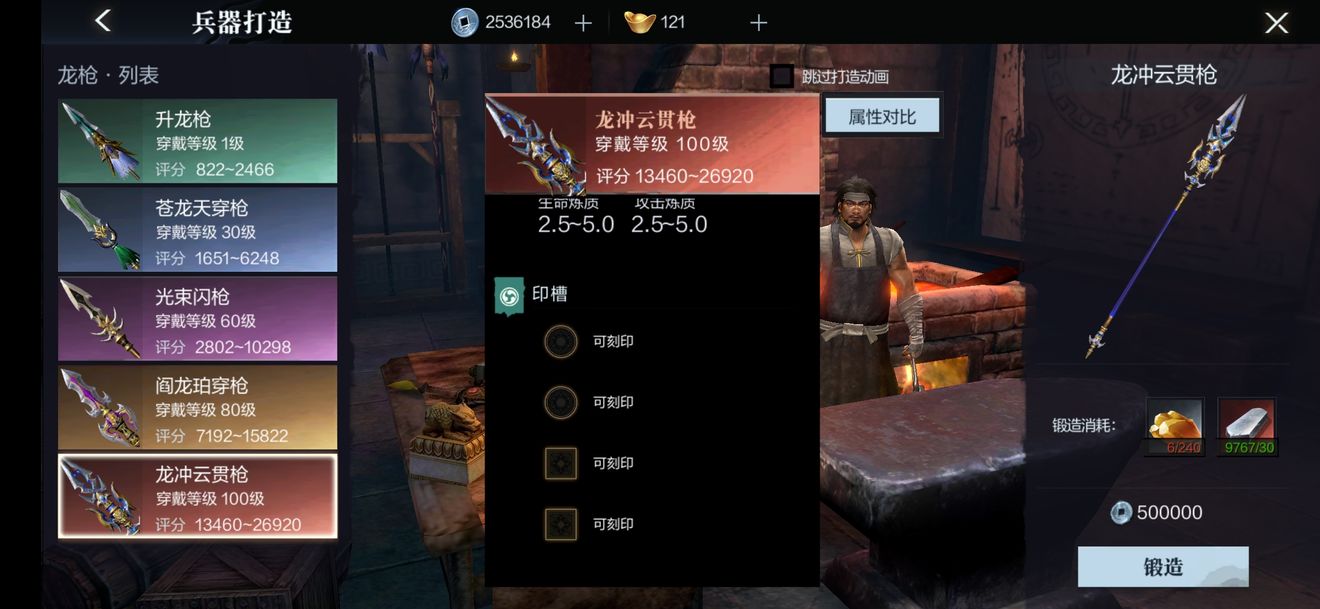Viewport: 1320px width, 609px height.
Task: Toggle the 跳过打造动画 checkbox
Action: pos(782,76)
